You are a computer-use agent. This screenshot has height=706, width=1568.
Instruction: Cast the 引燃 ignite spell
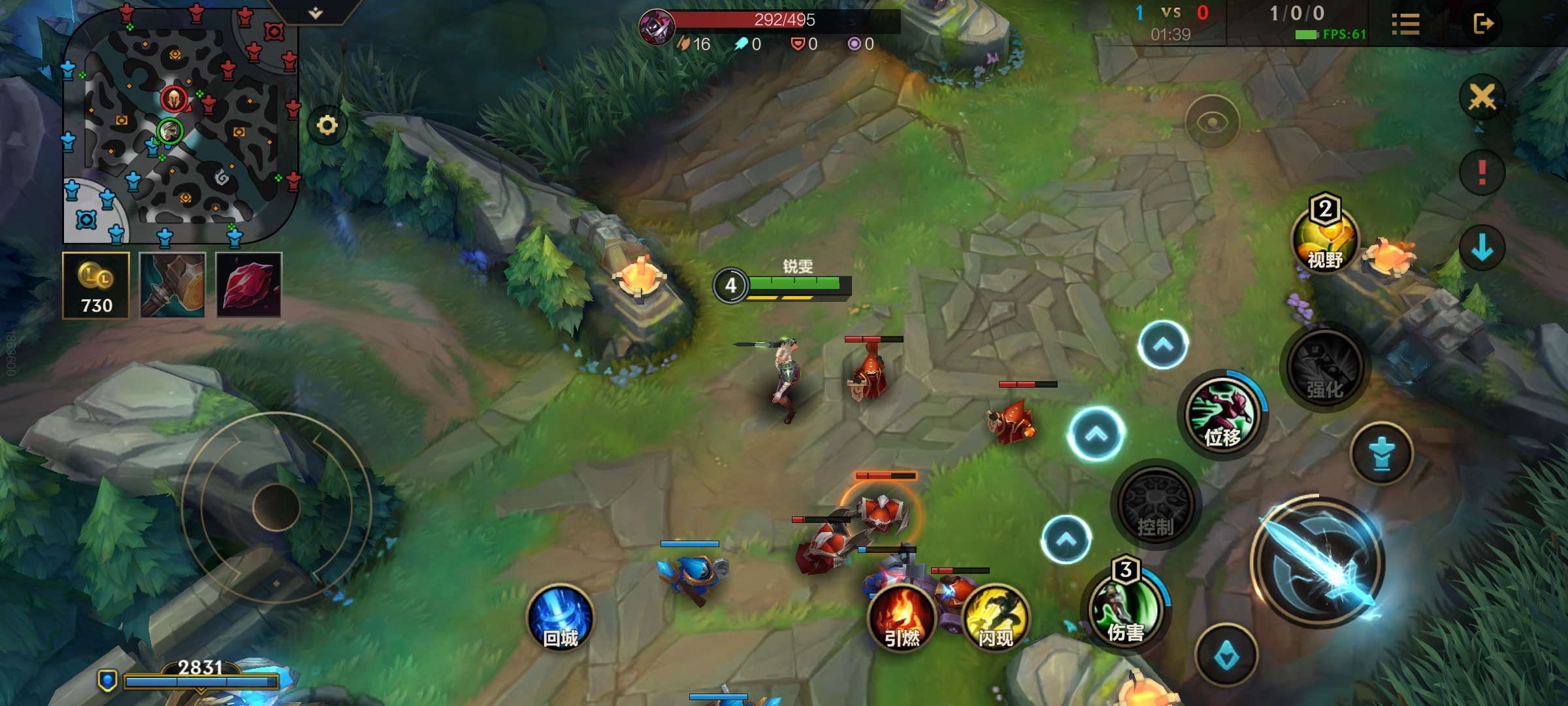[902, 618]
